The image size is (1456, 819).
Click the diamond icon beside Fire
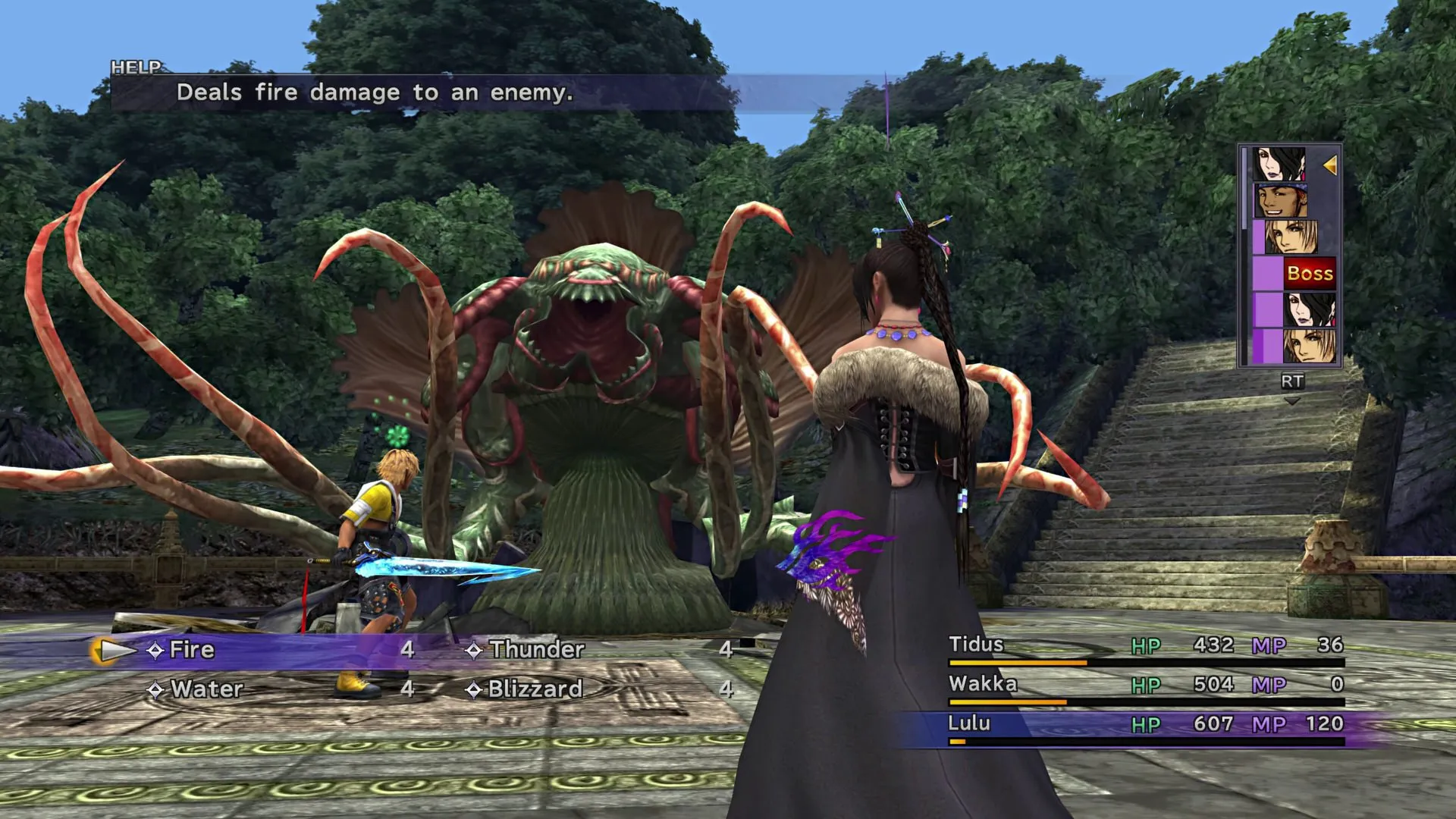[157, 650]
